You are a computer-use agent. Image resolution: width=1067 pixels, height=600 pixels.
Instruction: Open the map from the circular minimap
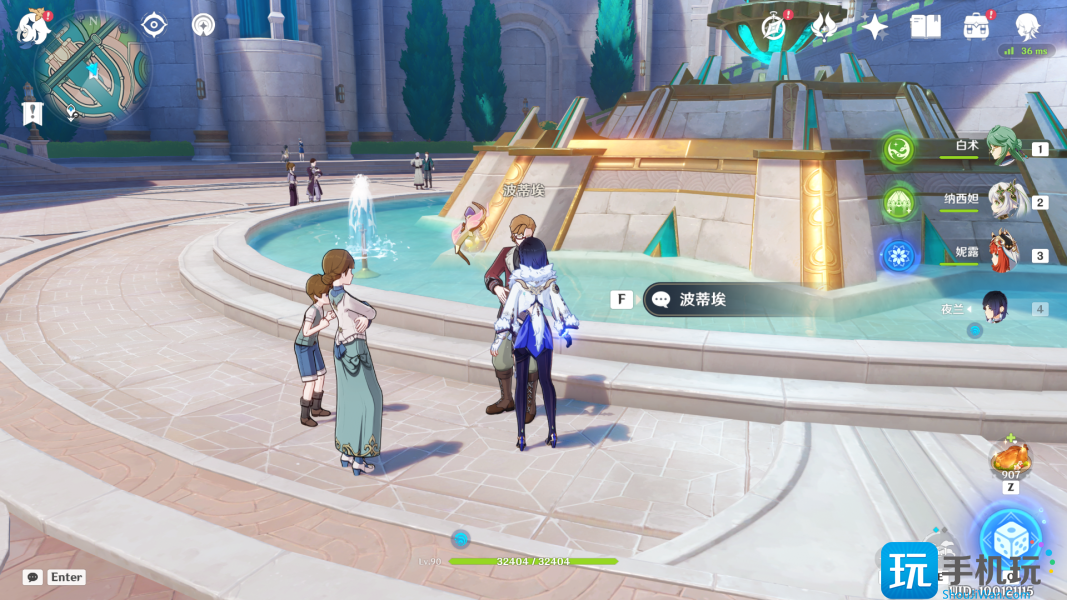pyautogui.click(x=92, y=68)
